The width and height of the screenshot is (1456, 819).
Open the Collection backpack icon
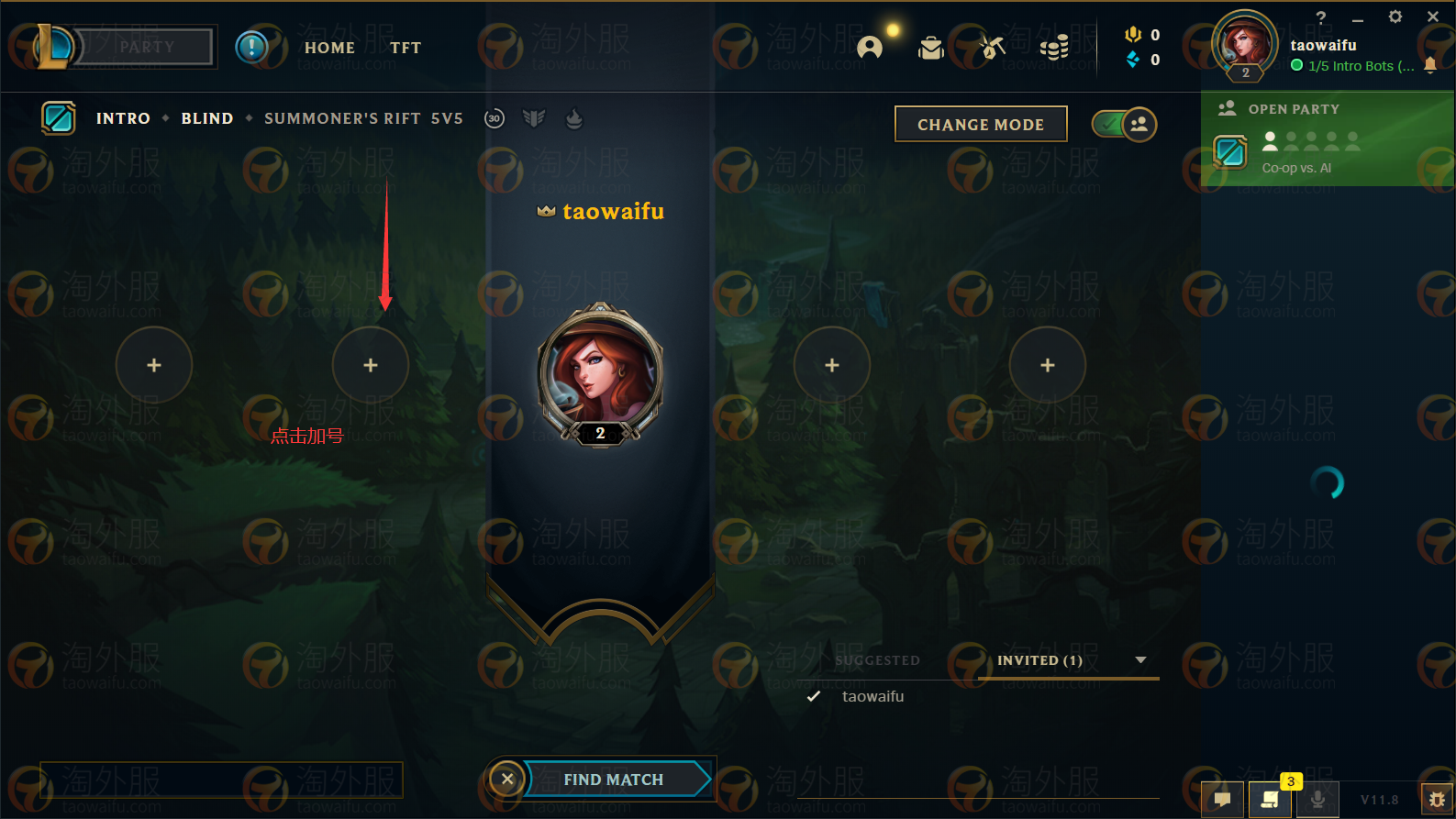[x=931, y=48]
